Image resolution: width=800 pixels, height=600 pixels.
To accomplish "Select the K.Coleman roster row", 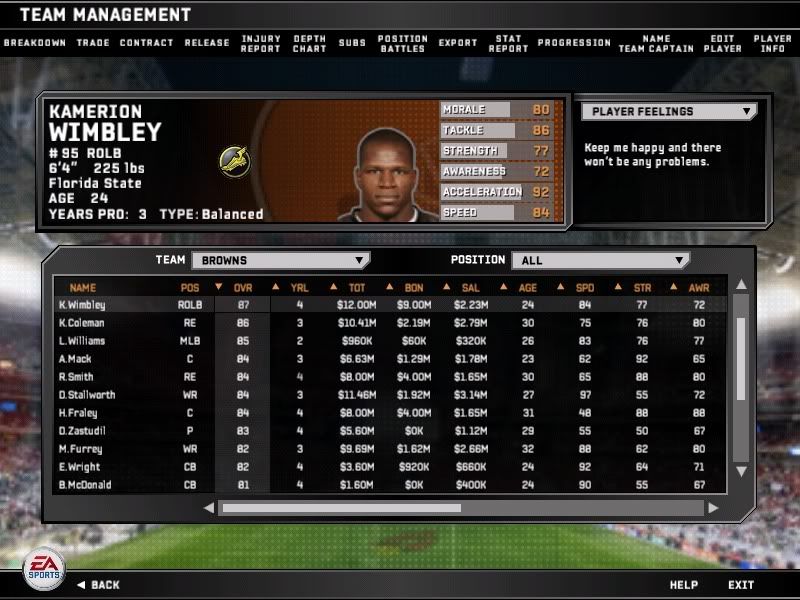I will 81,323.
